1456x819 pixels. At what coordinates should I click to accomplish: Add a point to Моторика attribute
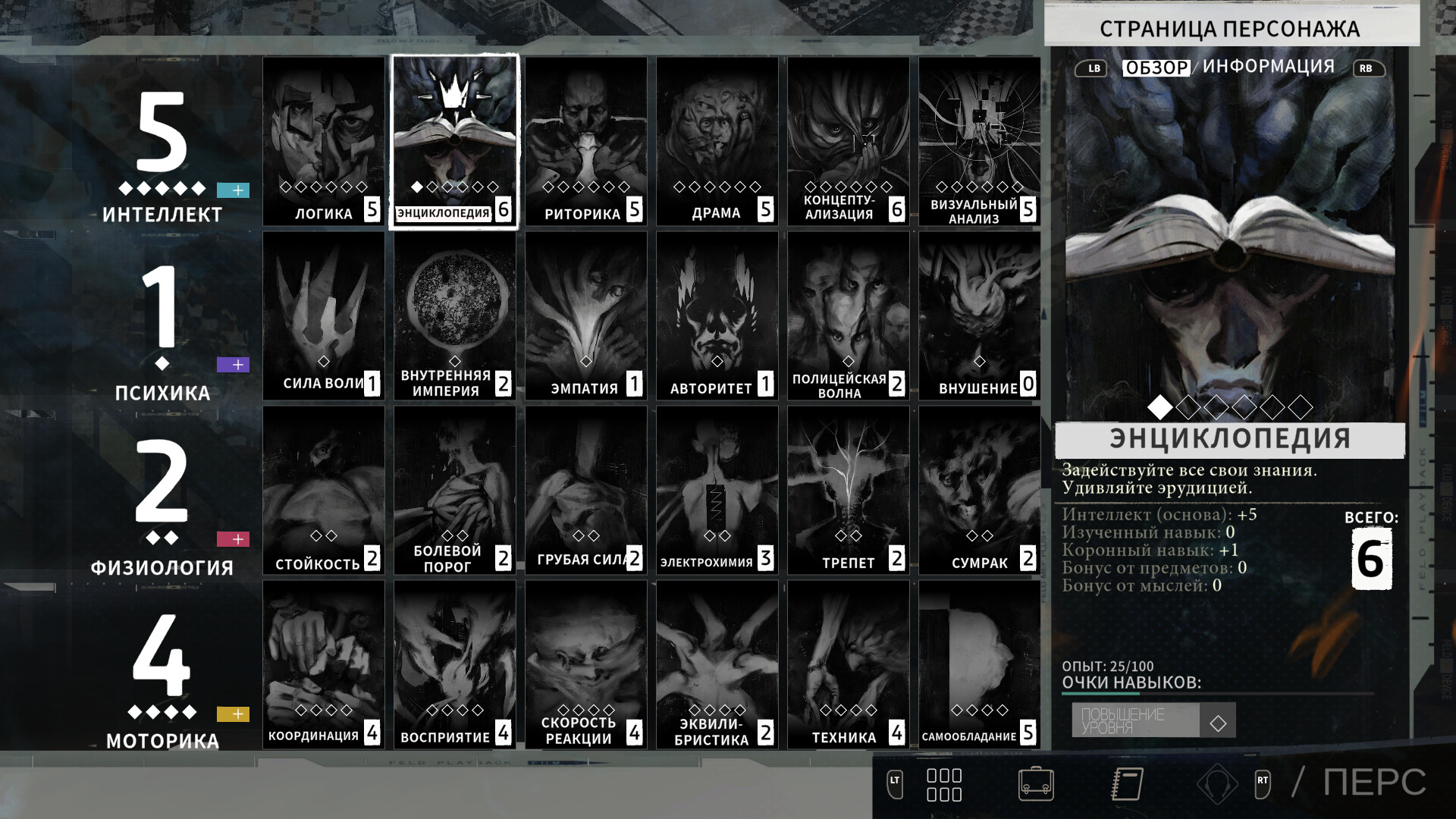pos(233,714)
